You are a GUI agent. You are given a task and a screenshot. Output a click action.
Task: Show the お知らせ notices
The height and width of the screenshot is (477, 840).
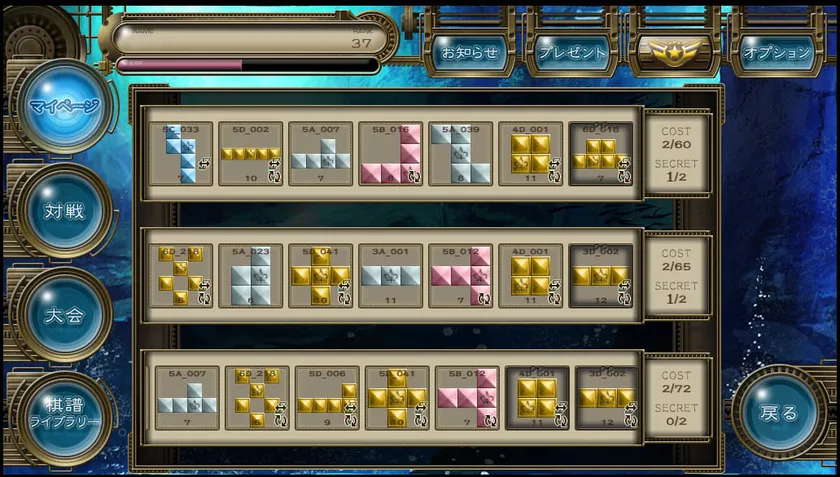coord(470,53)
